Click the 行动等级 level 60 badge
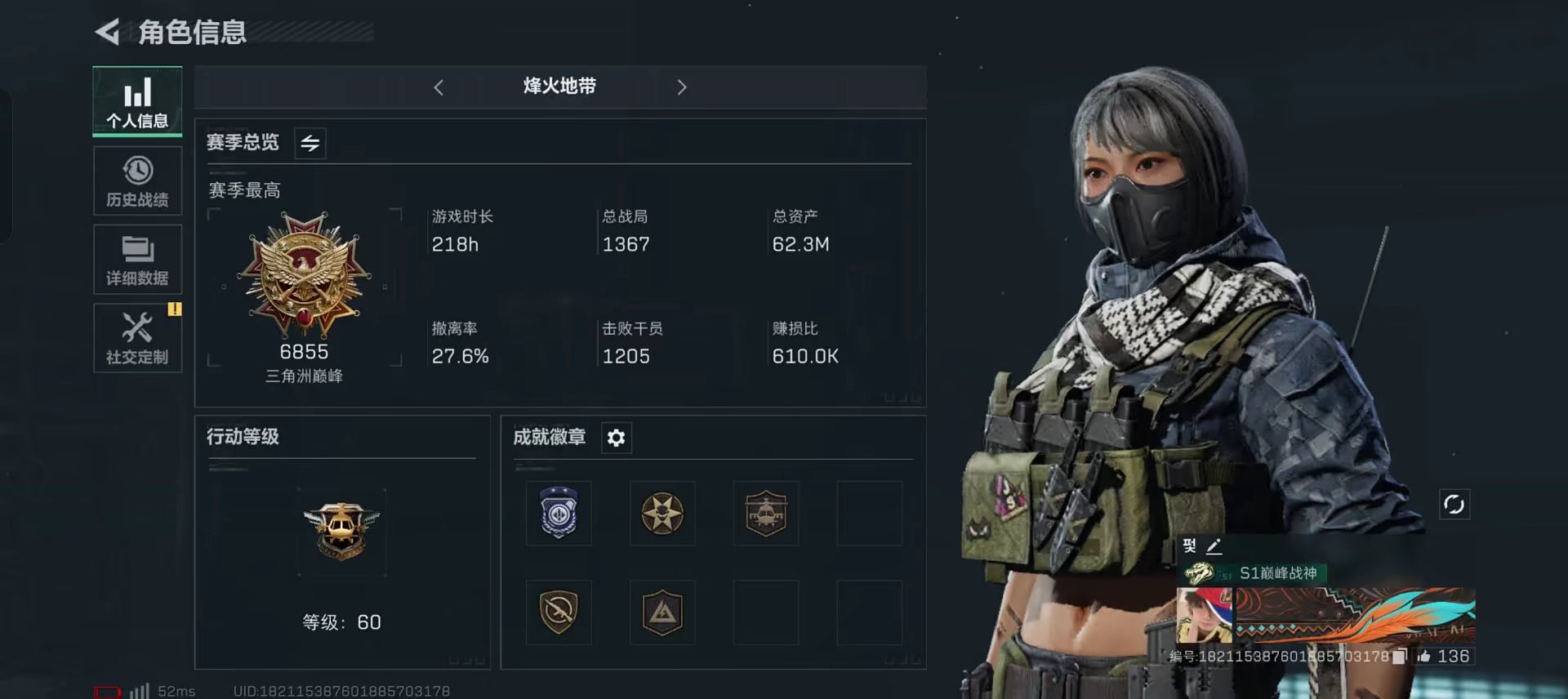The width and height of the screenshot is (1568, 699). click(341, 532)
